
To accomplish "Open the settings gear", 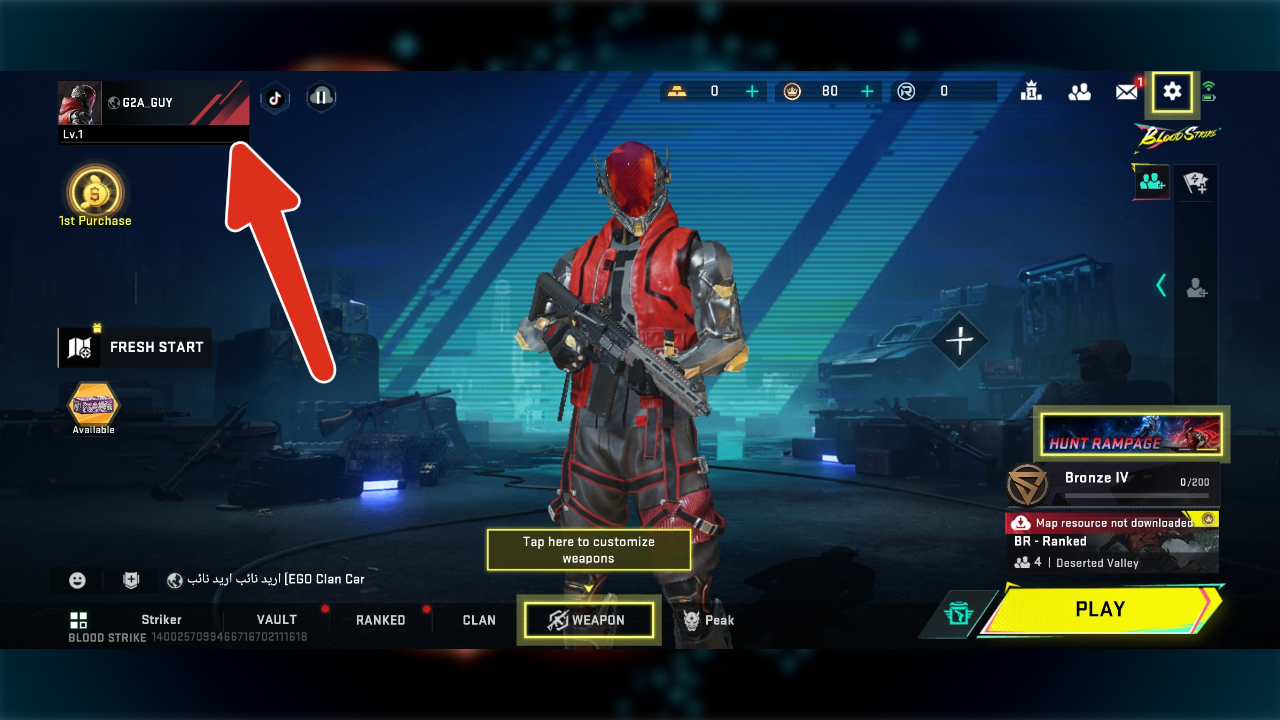I will pos(1172,92).
